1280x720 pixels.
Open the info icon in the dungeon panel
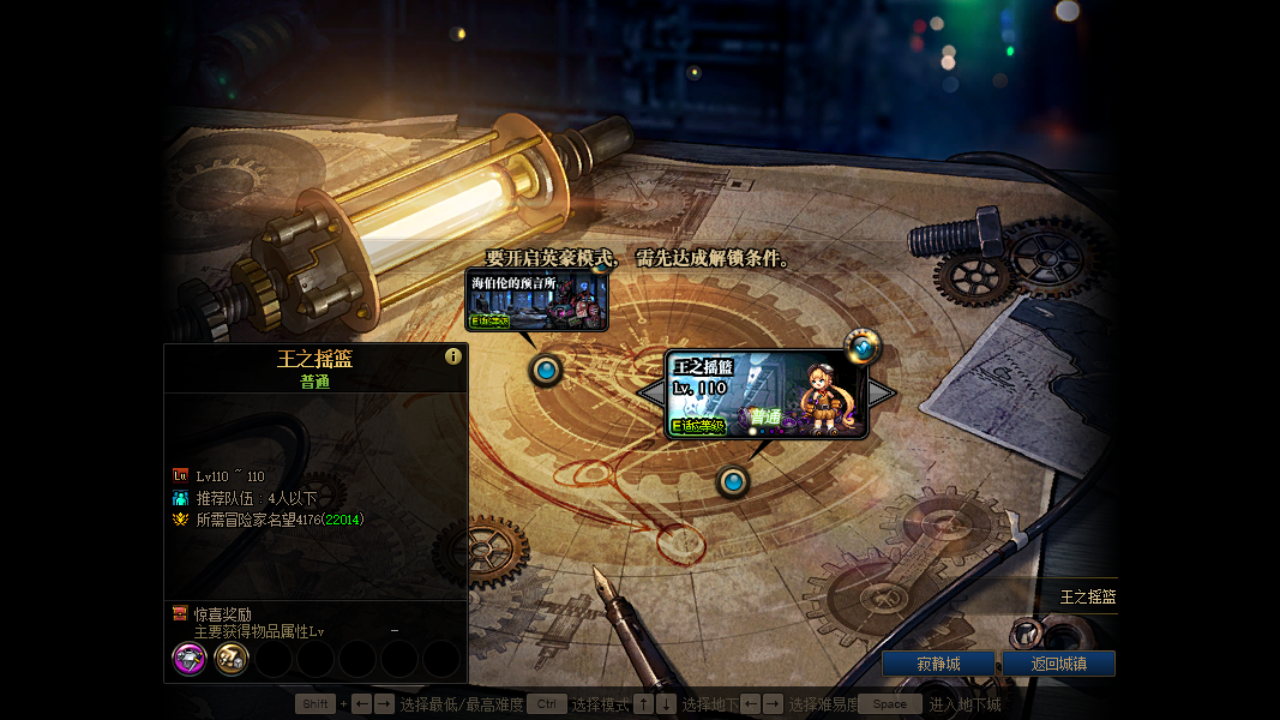(453, 356)
